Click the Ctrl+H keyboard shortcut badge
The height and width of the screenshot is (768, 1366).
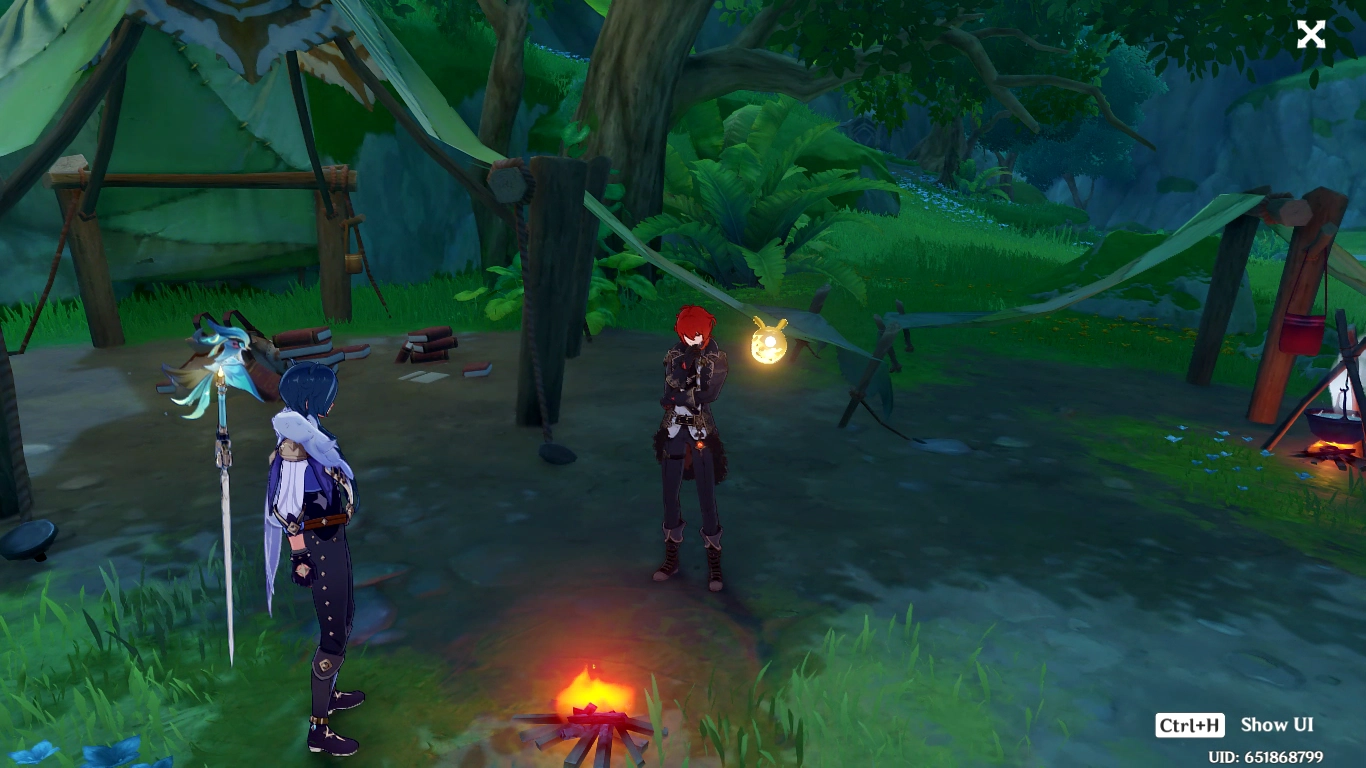click(x=1191, y=725)
